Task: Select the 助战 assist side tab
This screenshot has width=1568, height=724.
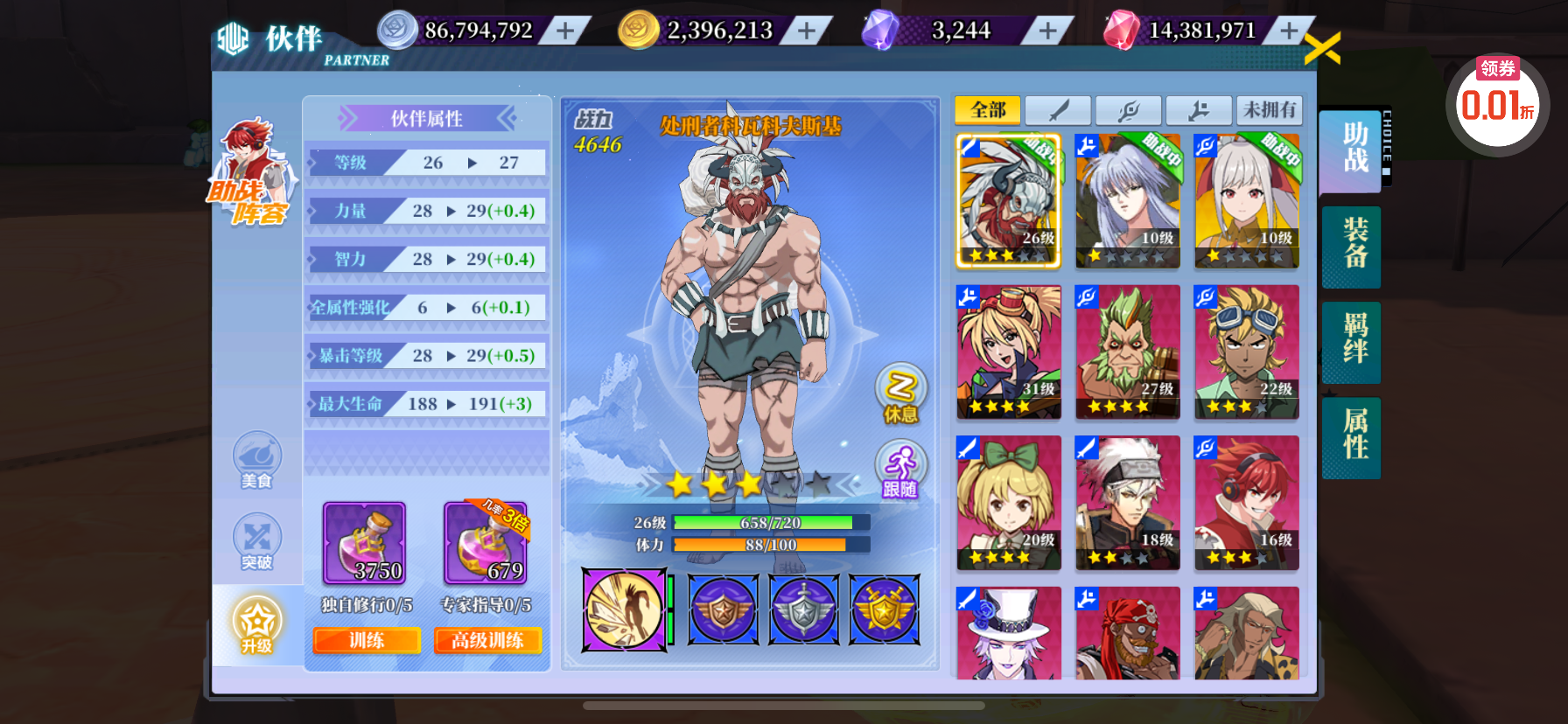Action: [x=1353, y=148]
